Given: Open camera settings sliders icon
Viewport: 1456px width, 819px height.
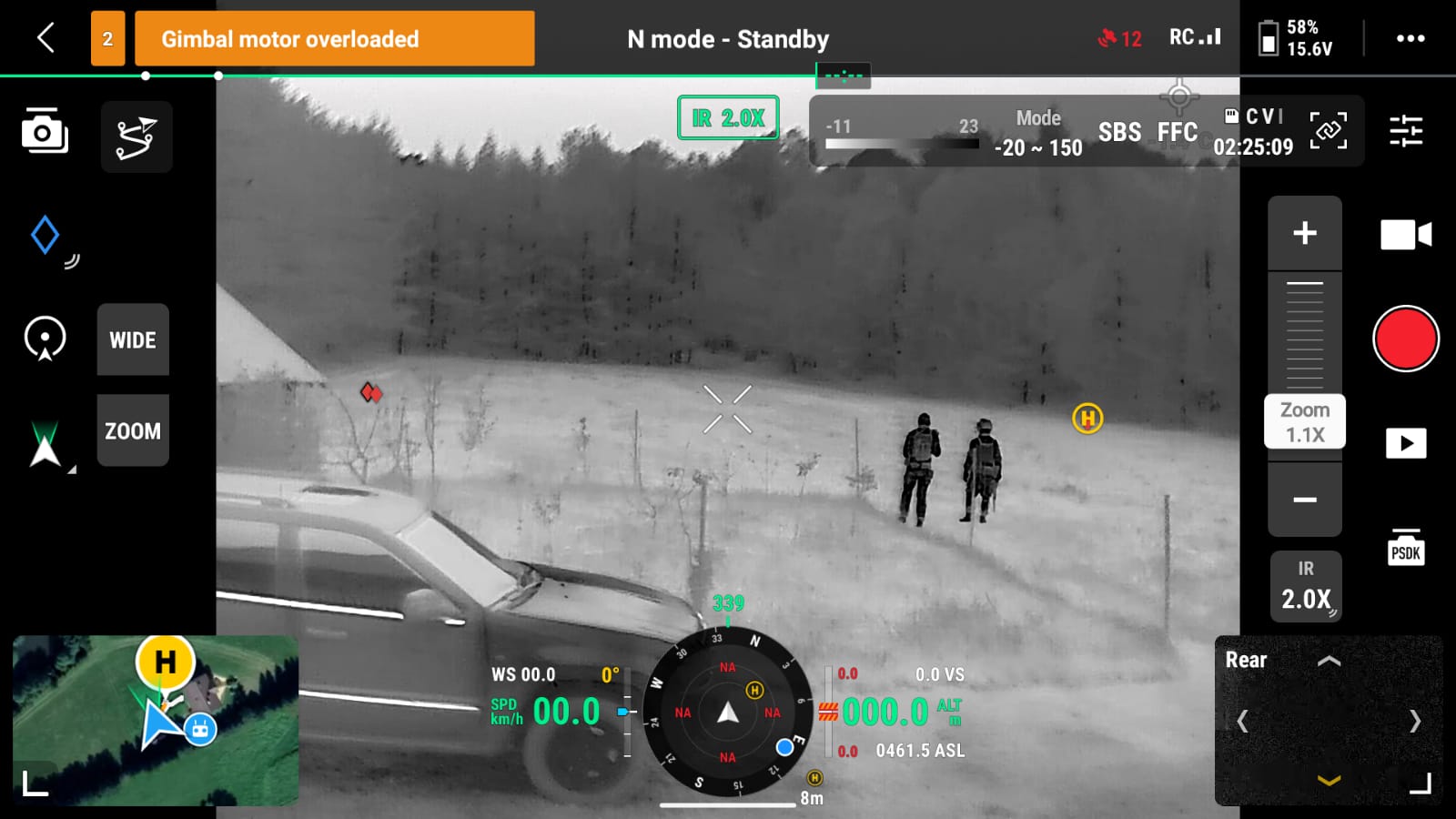Looking at the screenshot, I should tap(1405, 131).
